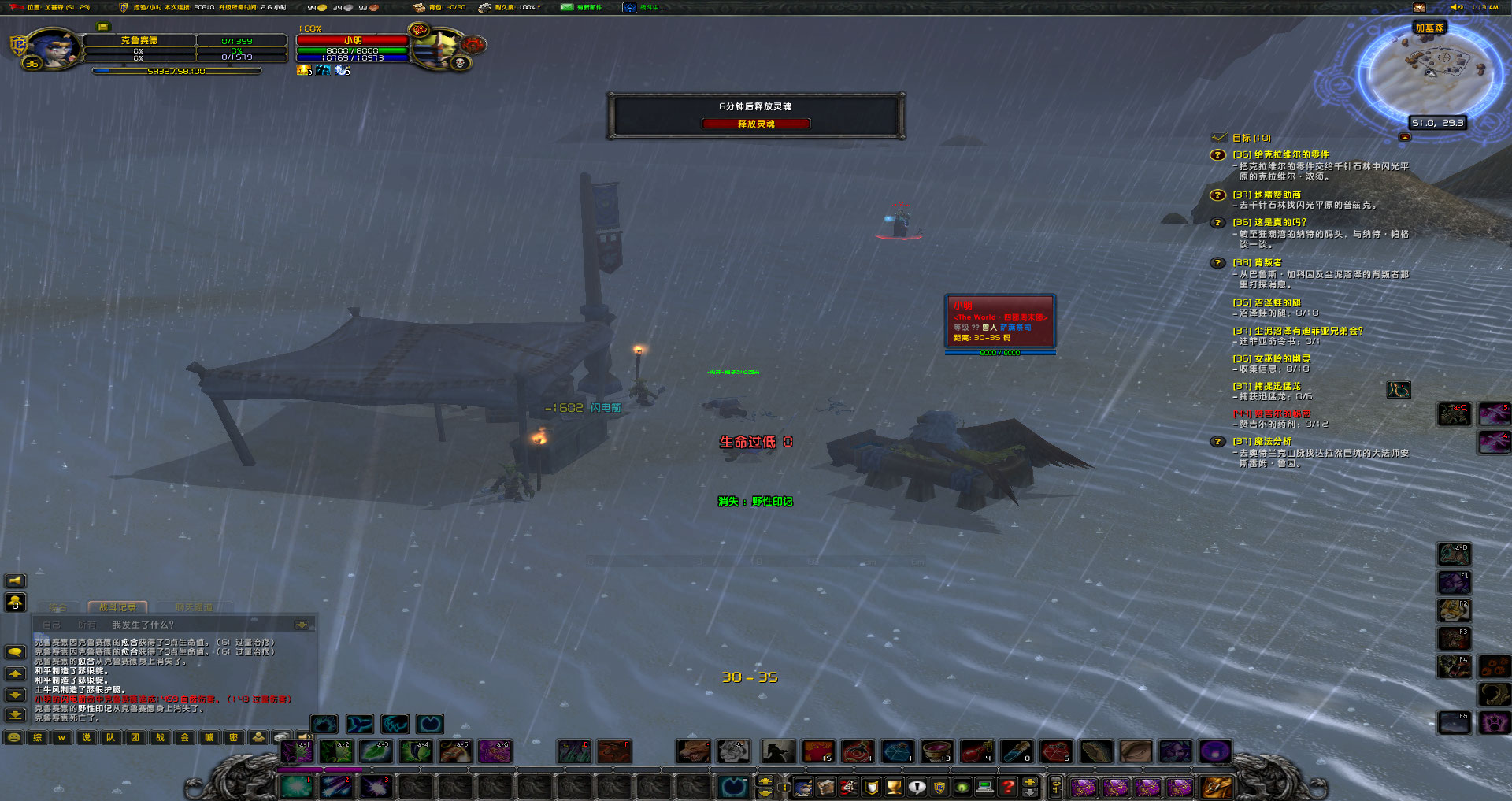Use the red potion with 4 charges
Image resolution: width=1512 pixels, height=801 pixels.
point(976,751)
